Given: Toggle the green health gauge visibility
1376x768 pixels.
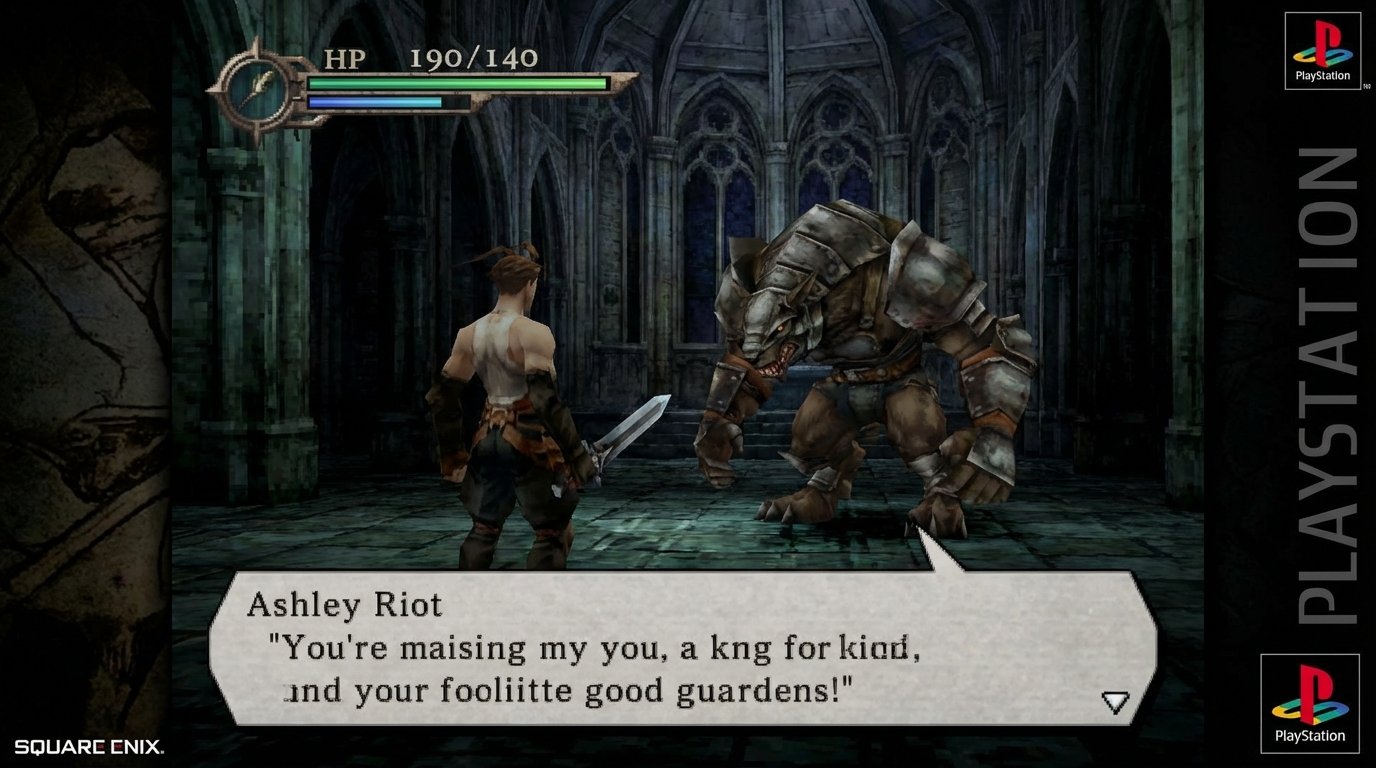Looking at the screenshot, I should point(460,85).
